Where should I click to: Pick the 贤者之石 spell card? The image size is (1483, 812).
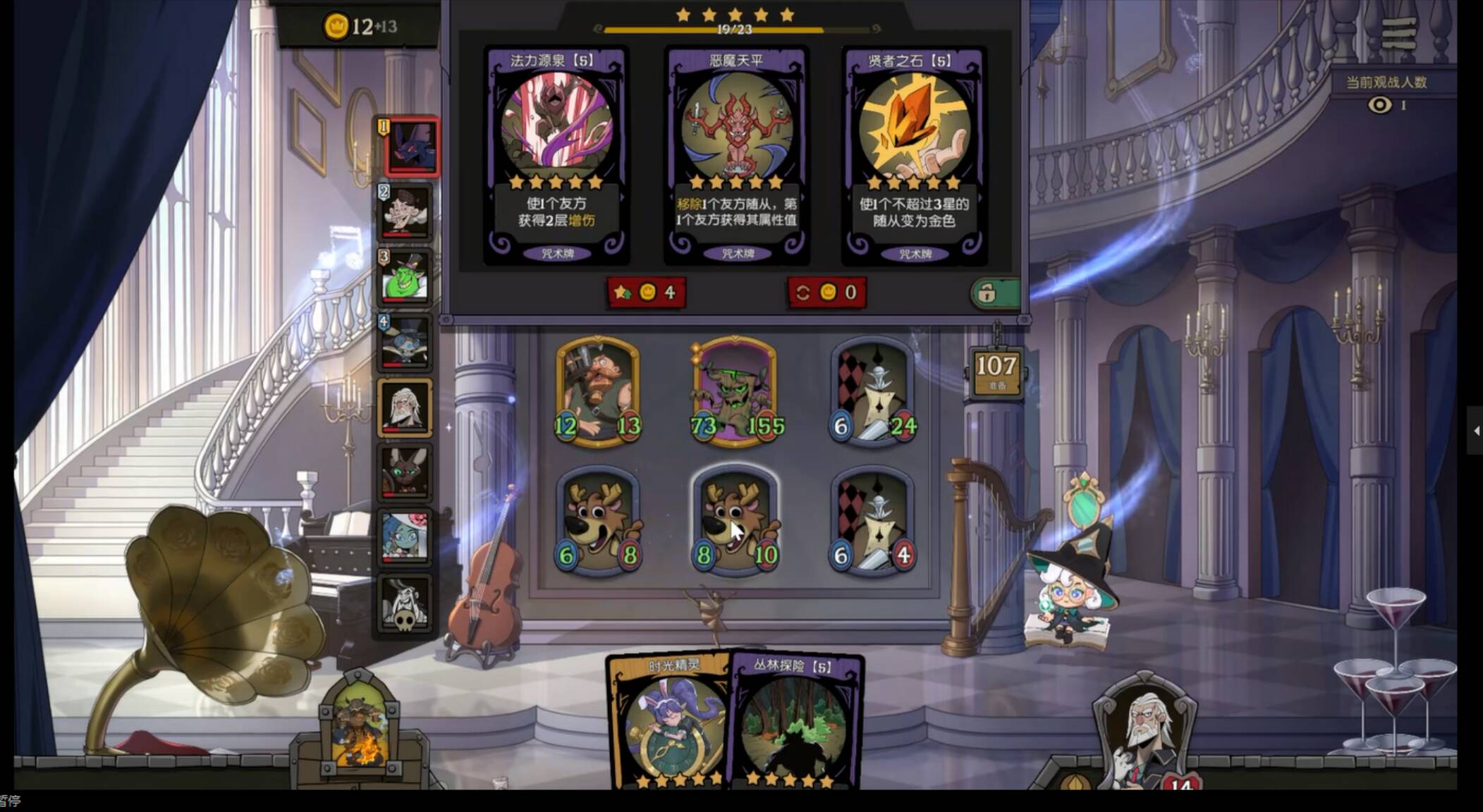pos(915,155)
